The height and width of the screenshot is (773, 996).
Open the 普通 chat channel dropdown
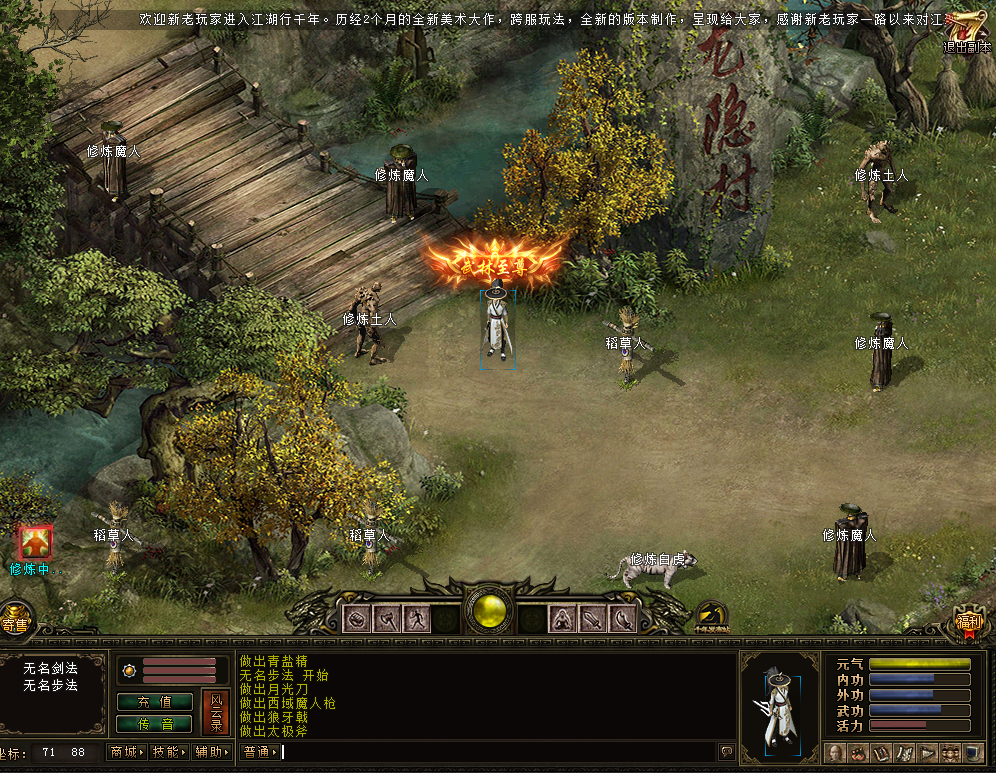click(x=259, y=752)
